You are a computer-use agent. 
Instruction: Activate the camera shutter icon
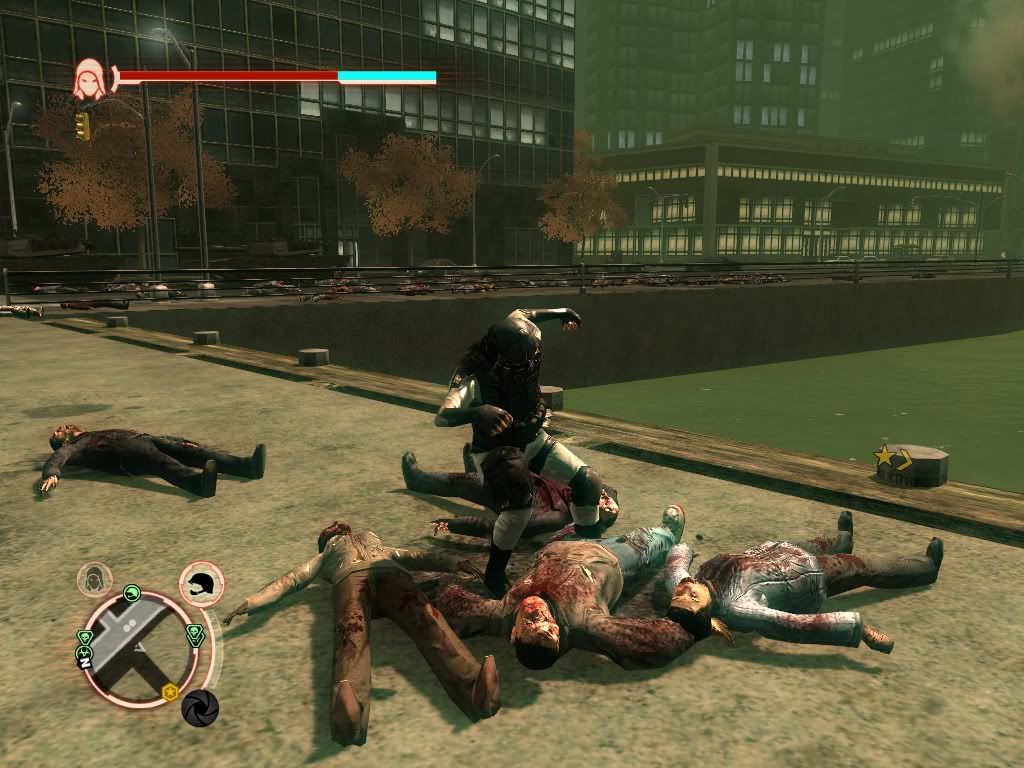(200, 708)
